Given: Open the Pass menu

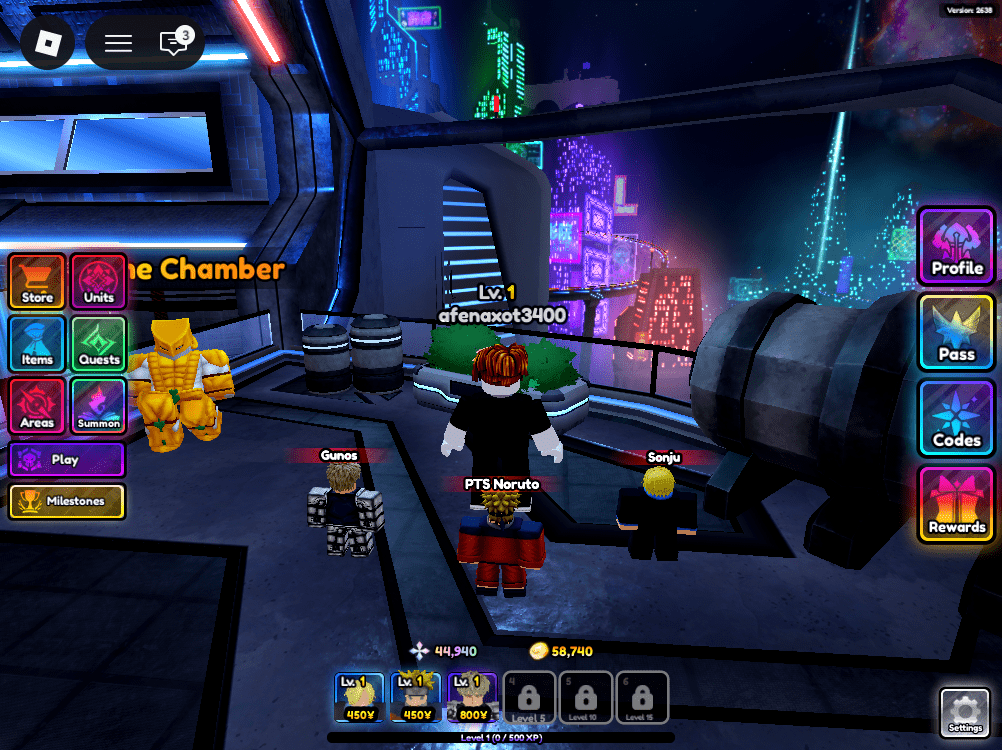Looking at the screenshot, I should point(956,332).
